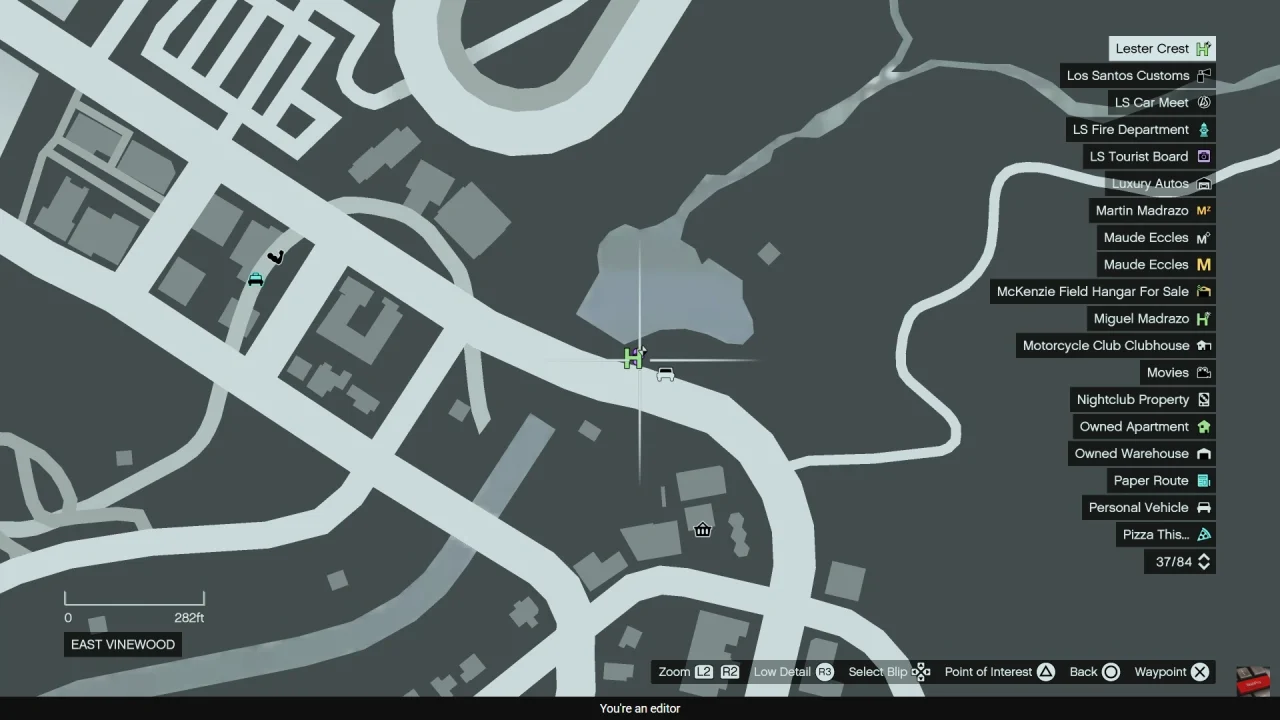1280x720 pixels.
Task: Select the Los Santos Customs wrench icon
Action: pos(1203,75)
